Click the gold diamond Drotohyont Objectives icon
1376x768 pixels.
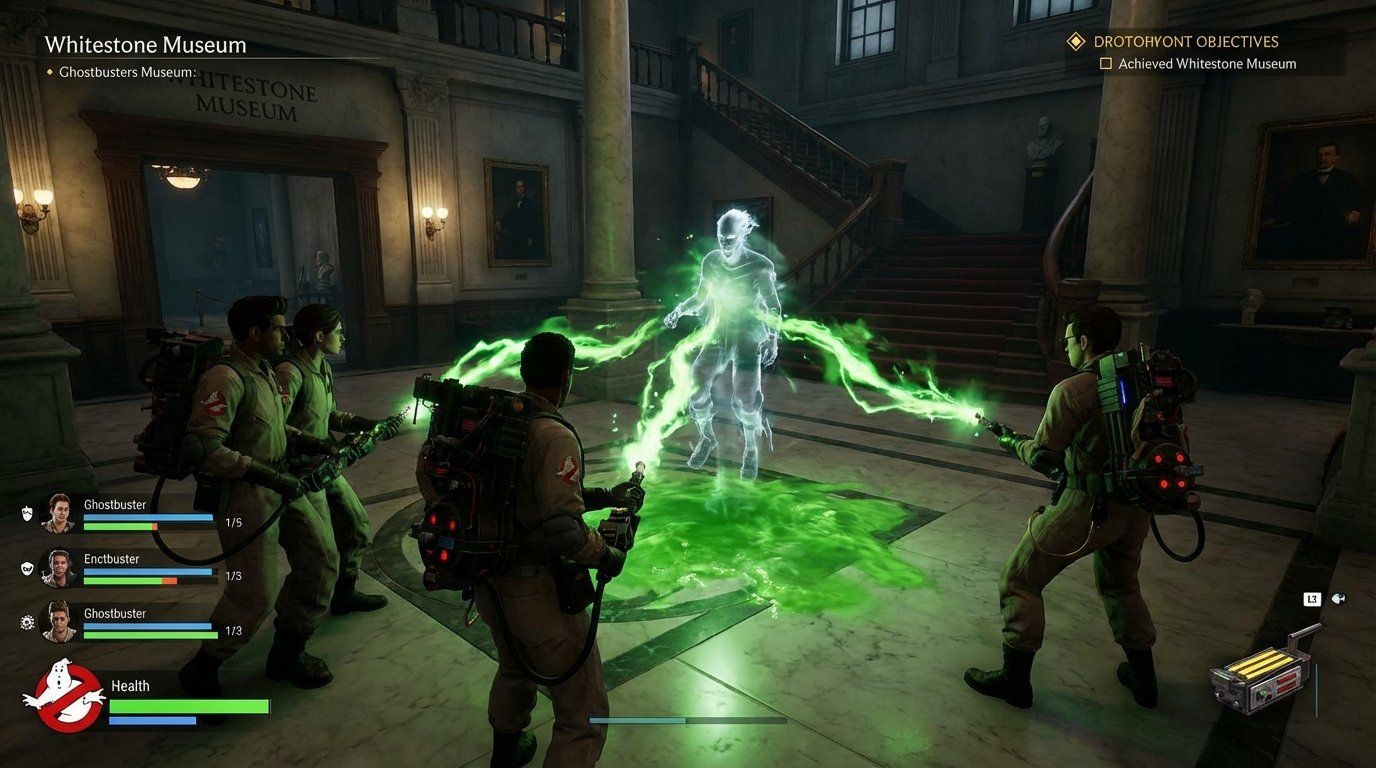click(1075, 41)
